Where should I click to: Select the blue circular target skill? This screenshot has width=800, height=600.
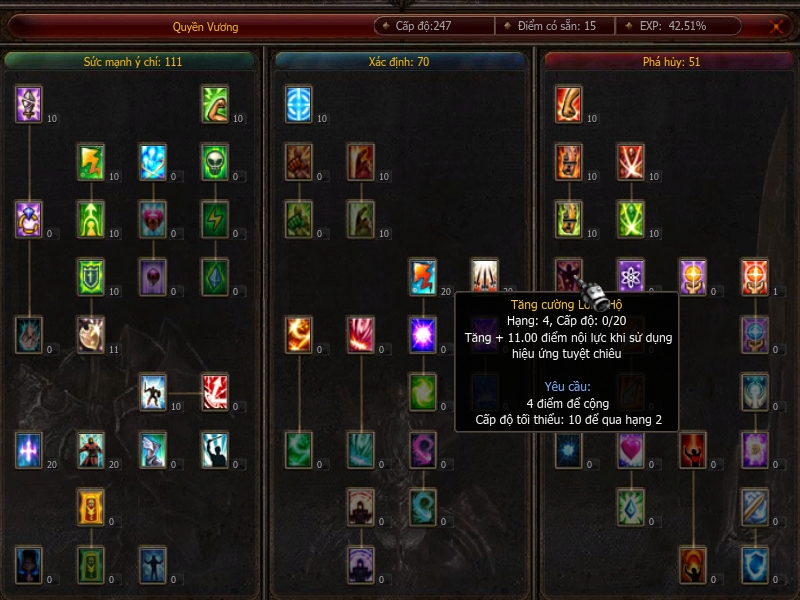click(x=299, y=104)
